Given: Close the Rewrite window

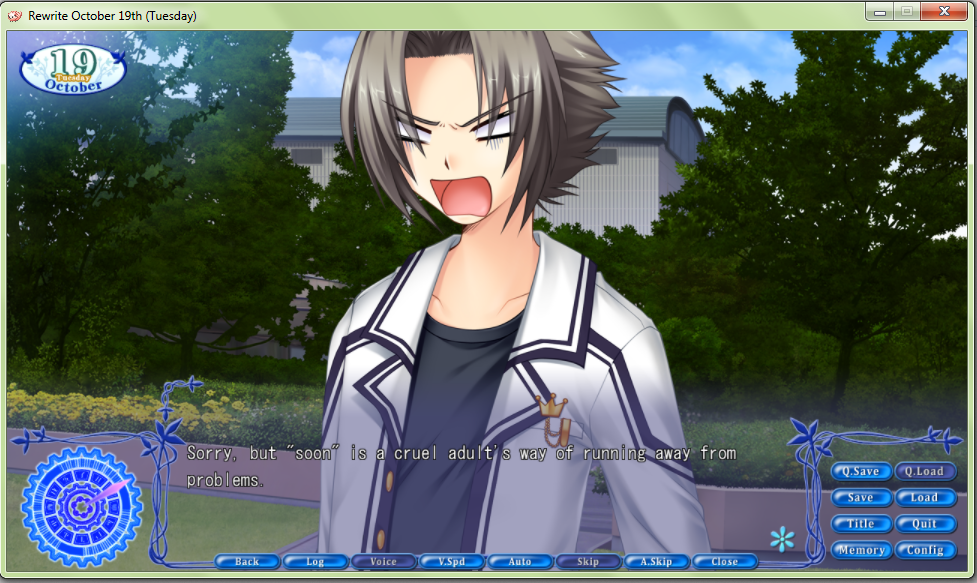Looking at the screenshot, I should [942, 11].
